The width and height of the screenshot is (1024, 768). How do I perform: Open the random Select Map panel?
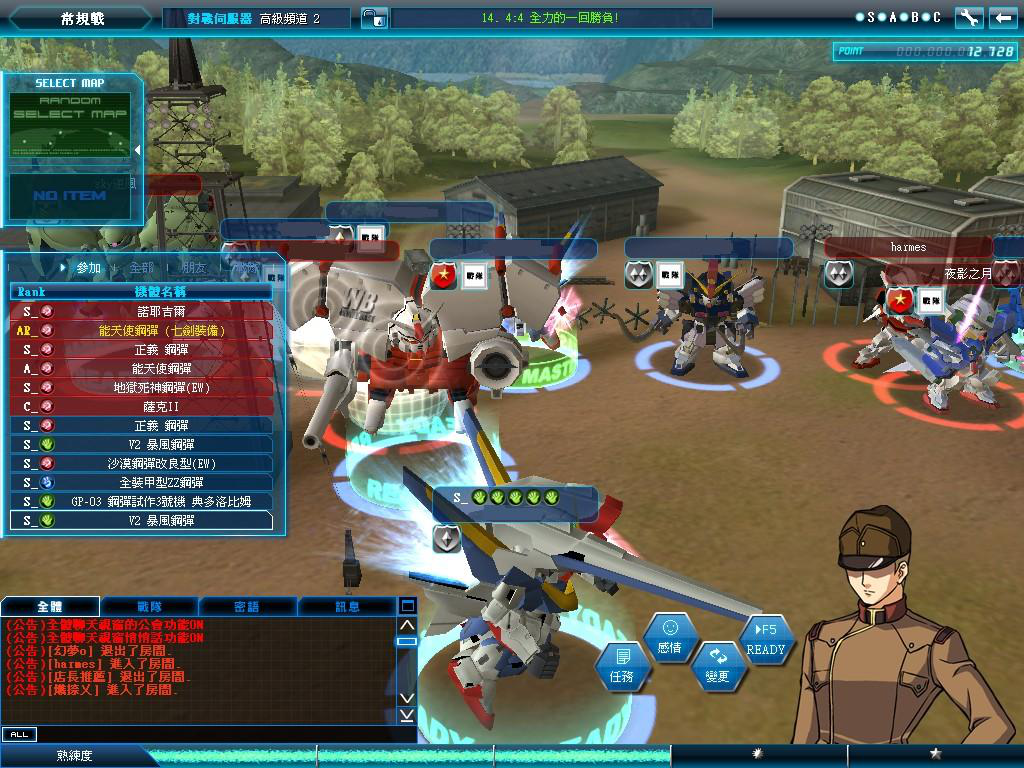tap(70, 118)
